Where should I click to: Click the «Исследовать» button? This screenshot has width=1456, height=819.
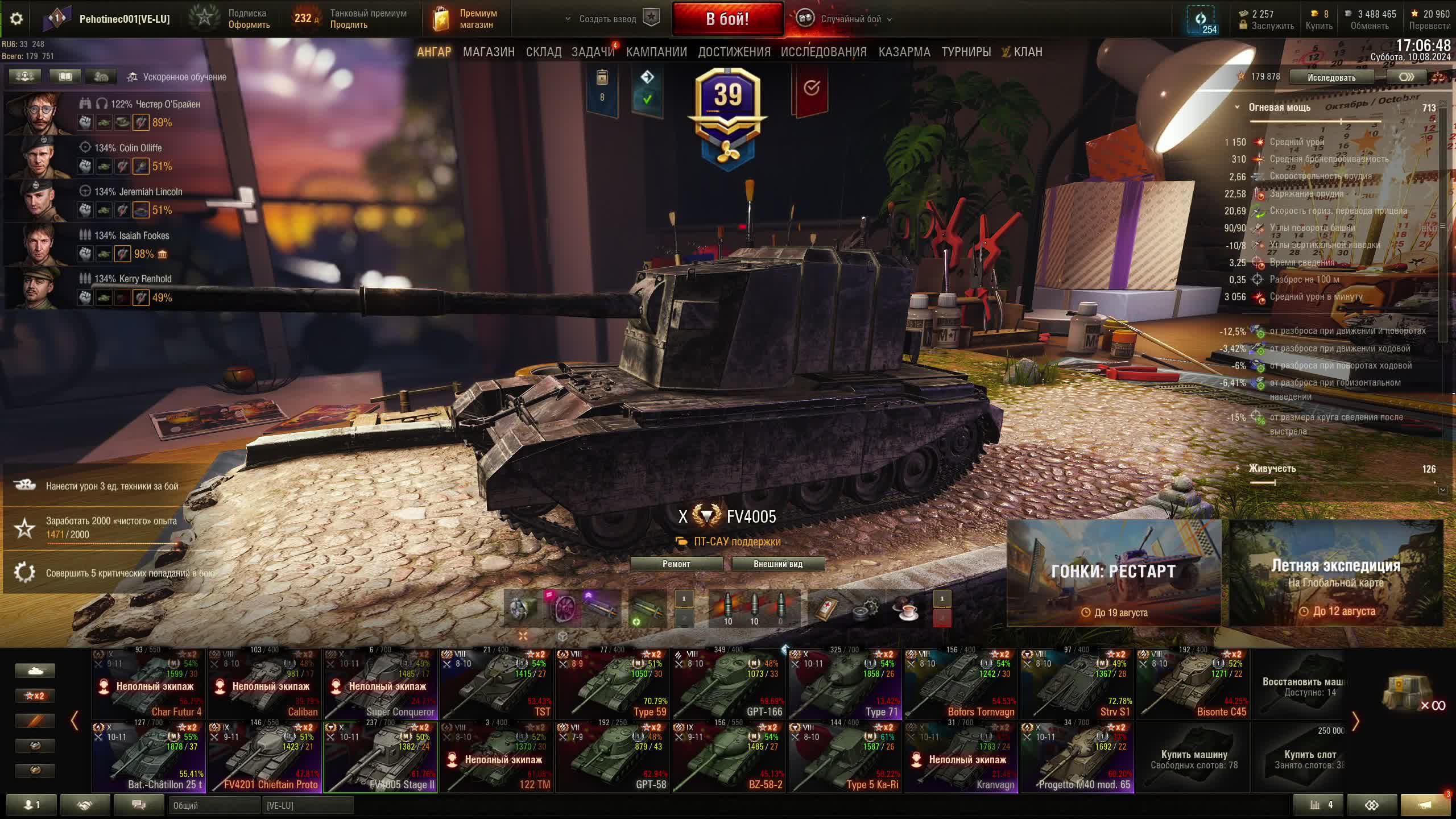pyautogui.click(x=1331, y=77)
